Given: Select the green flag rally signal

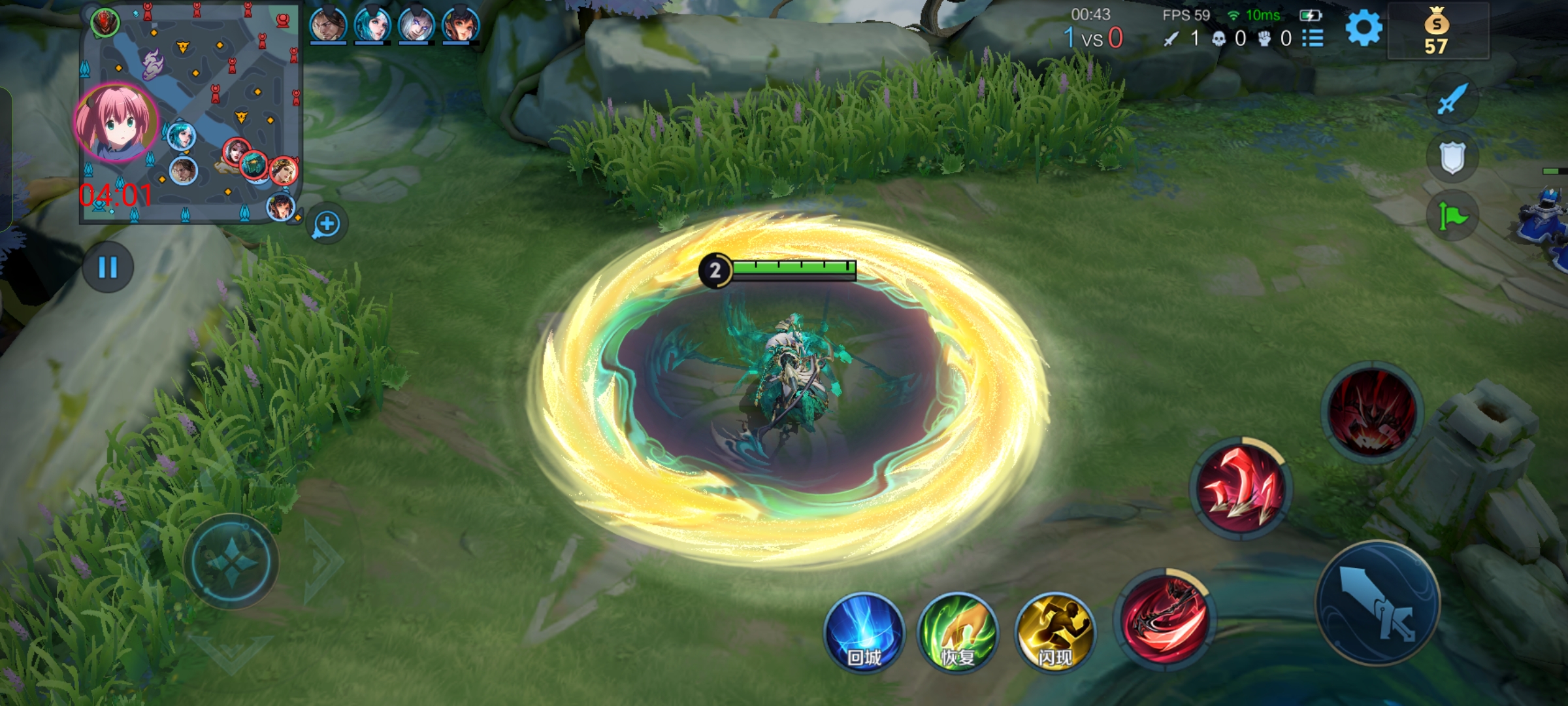Looking at the screenshot, I should pos(1452,216).
